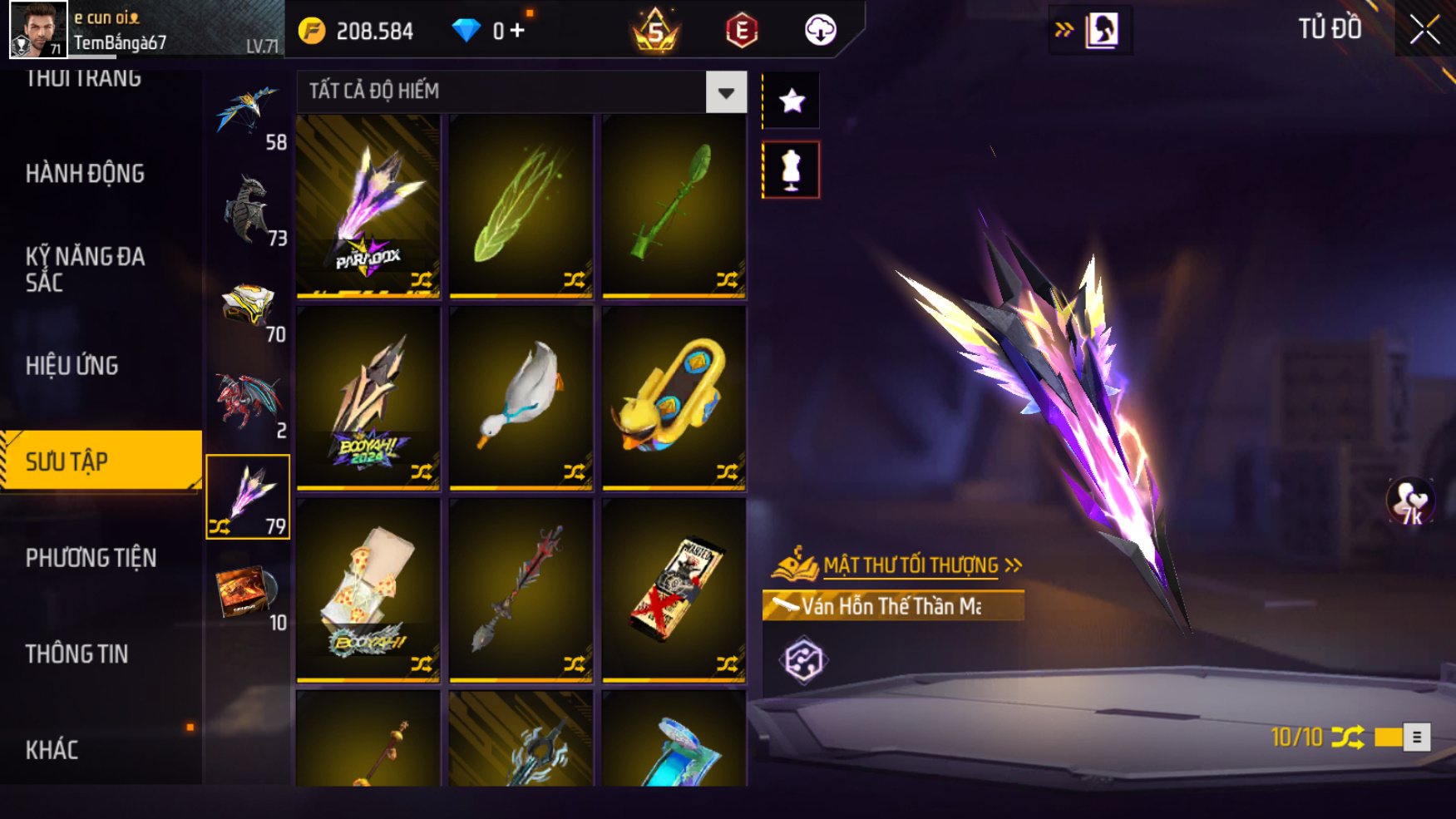Select the yellow duck skateboard item
Viewport: 1456px width, 819px height.
click(674, 397)
